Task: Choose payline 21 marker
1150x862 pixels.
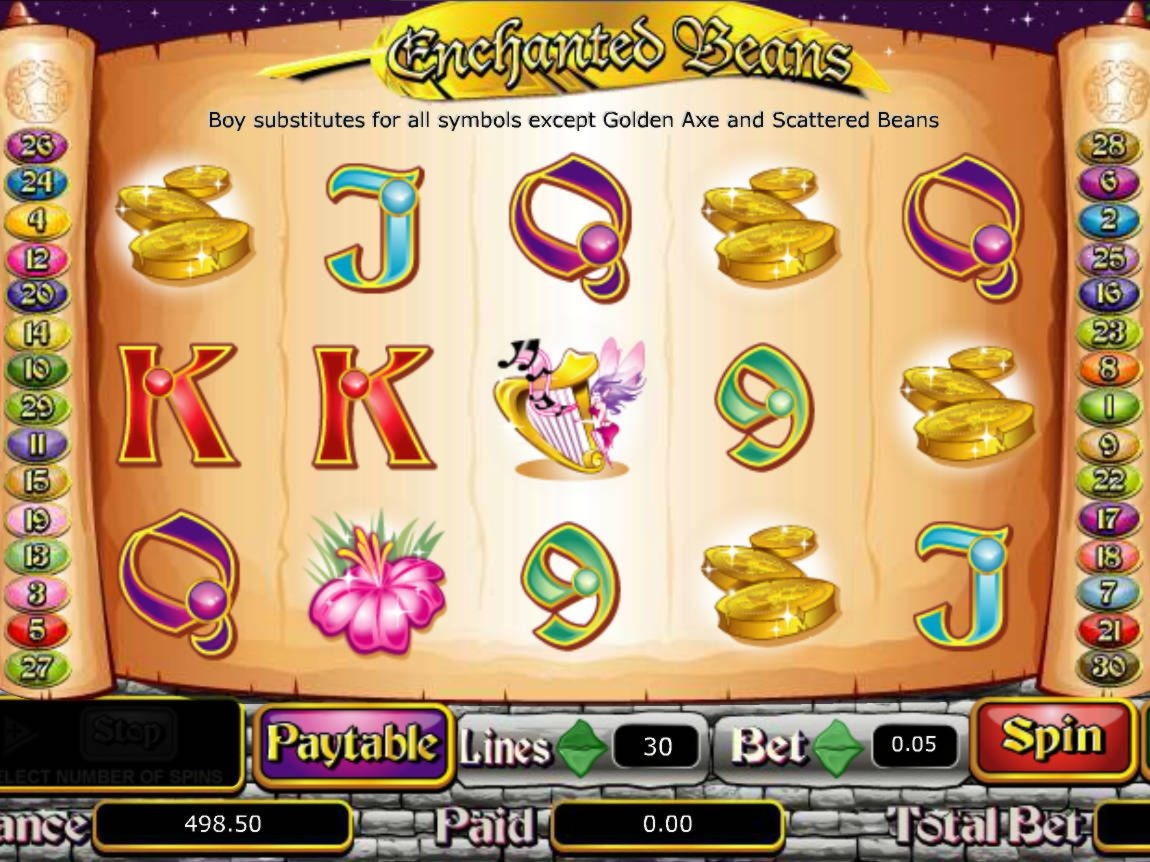Action: coord(1108,630)
